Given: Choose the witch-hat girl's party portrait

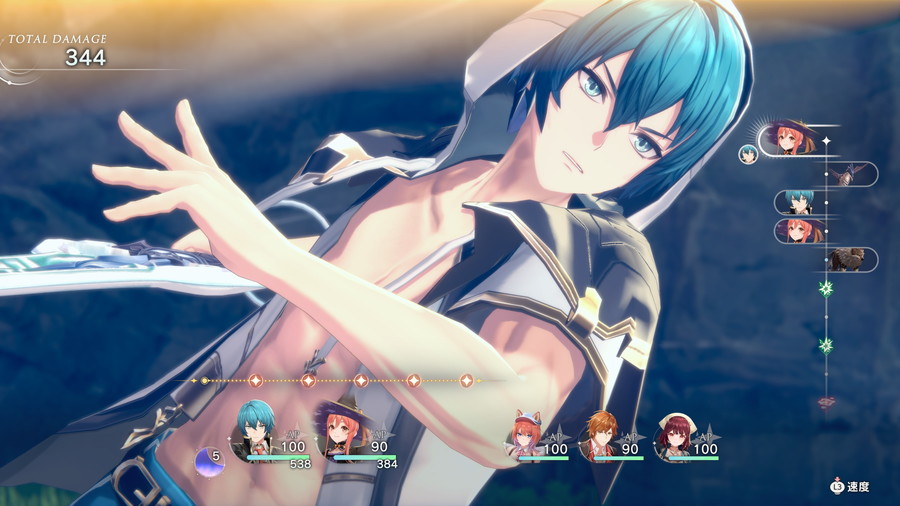Looking at the screenshot, I should pos(338,432).
